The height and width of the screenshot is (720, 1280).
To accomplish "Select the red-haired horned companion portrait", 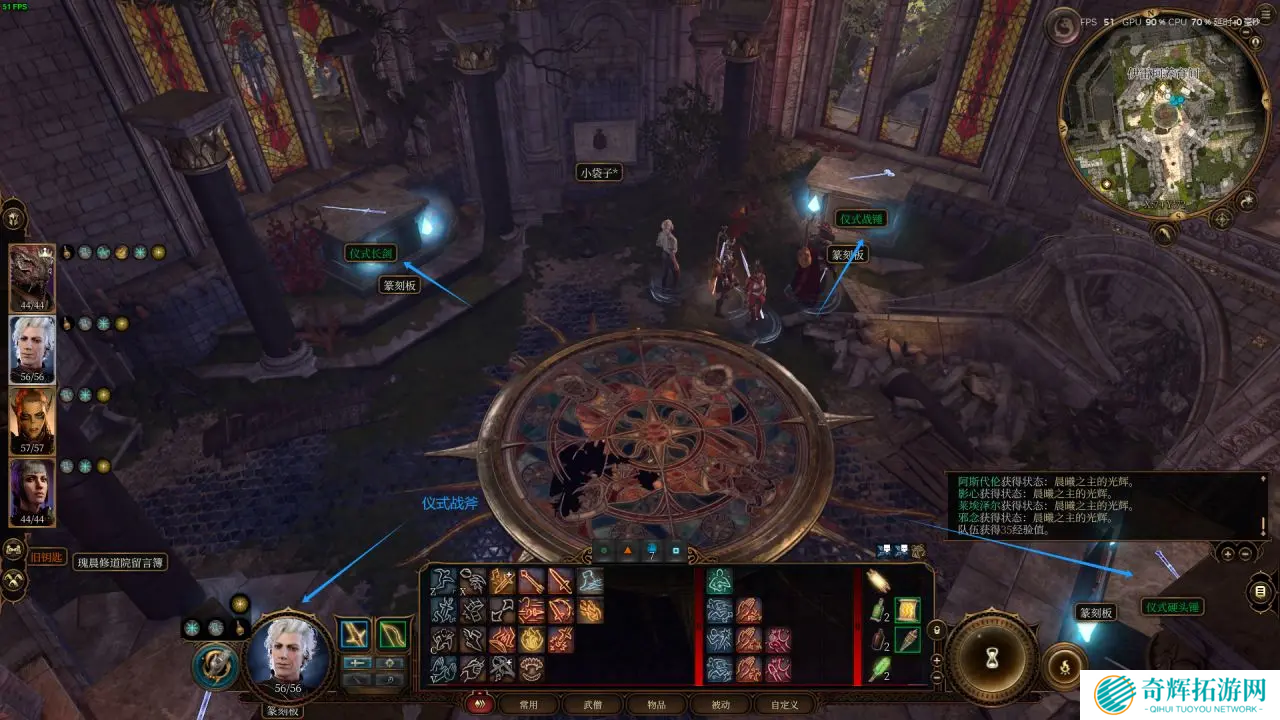I will (x=32, y=420).
